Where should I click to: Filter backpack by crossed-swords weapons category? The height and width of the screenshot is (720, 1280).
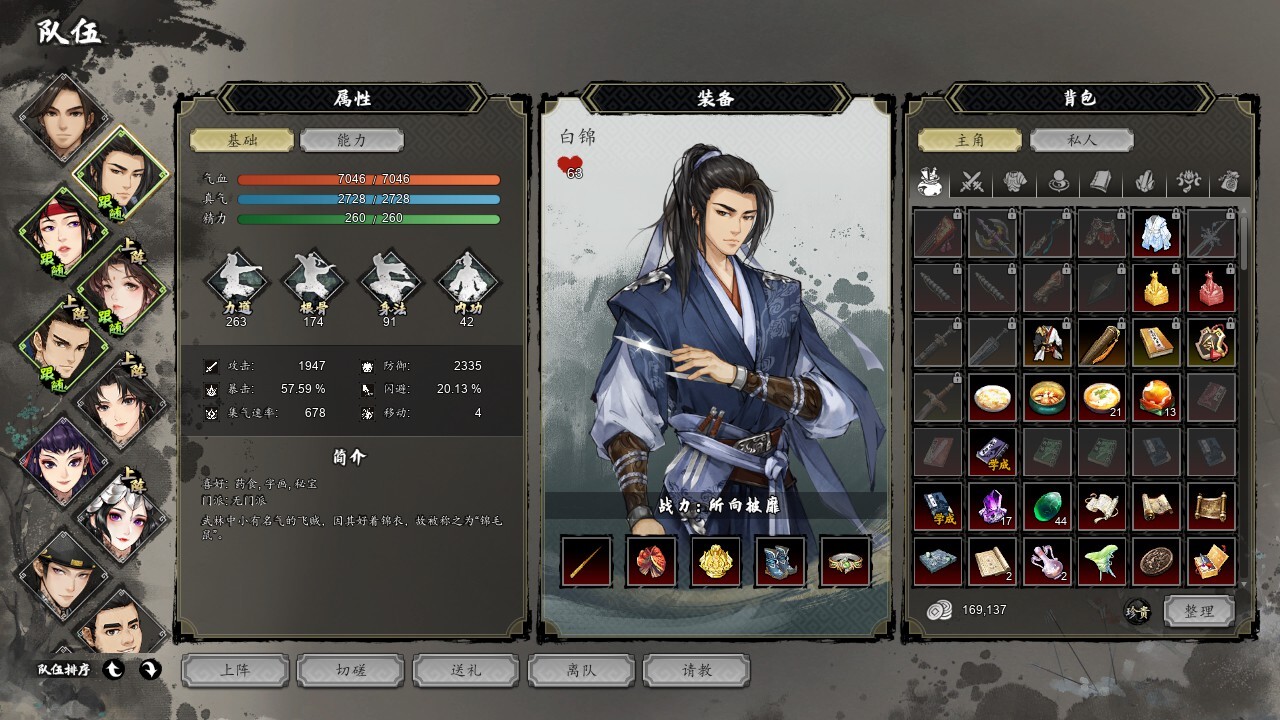pos(972,182)
